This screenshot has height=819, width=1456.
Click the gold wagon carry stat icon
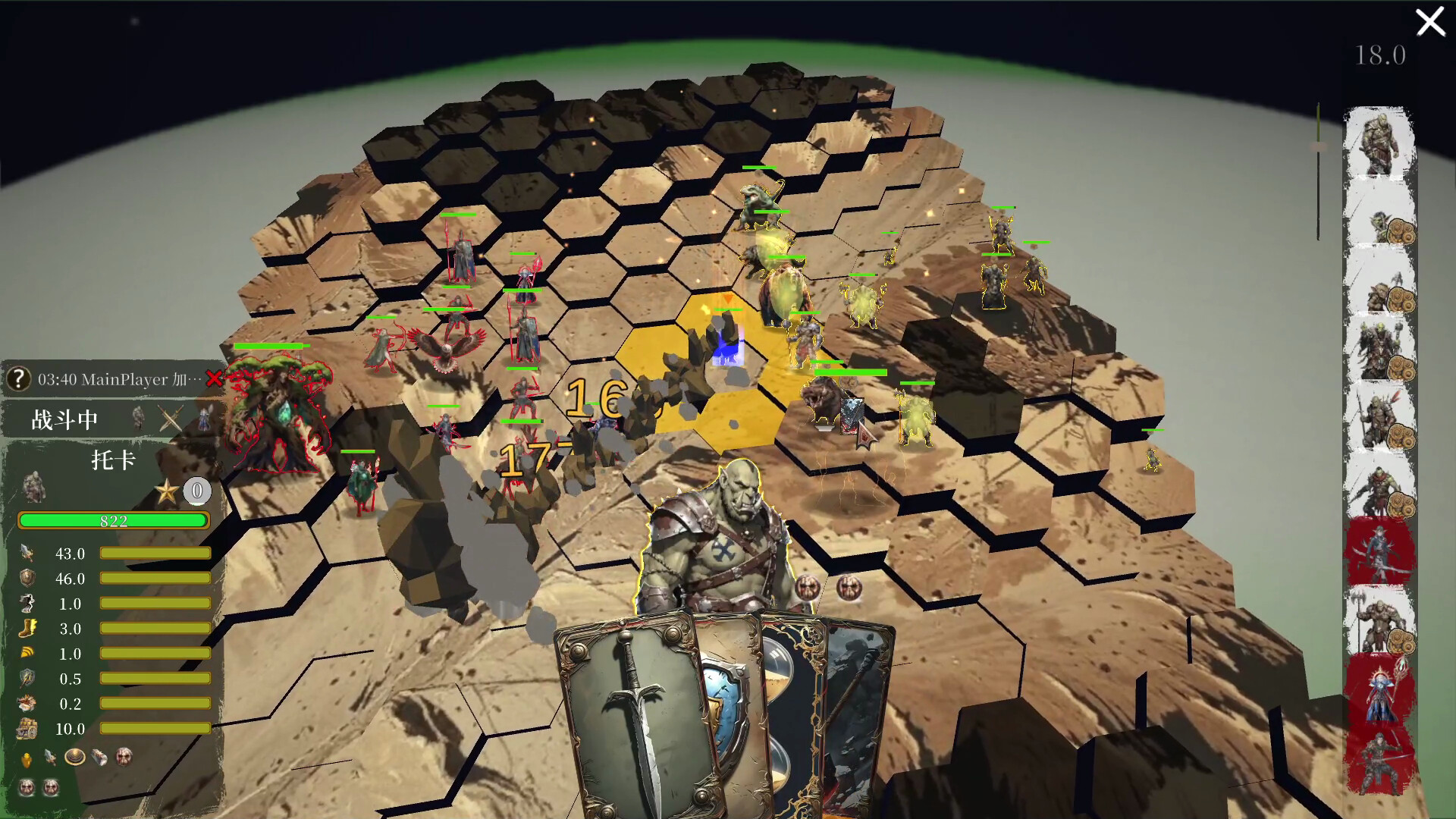coord(27,730)
